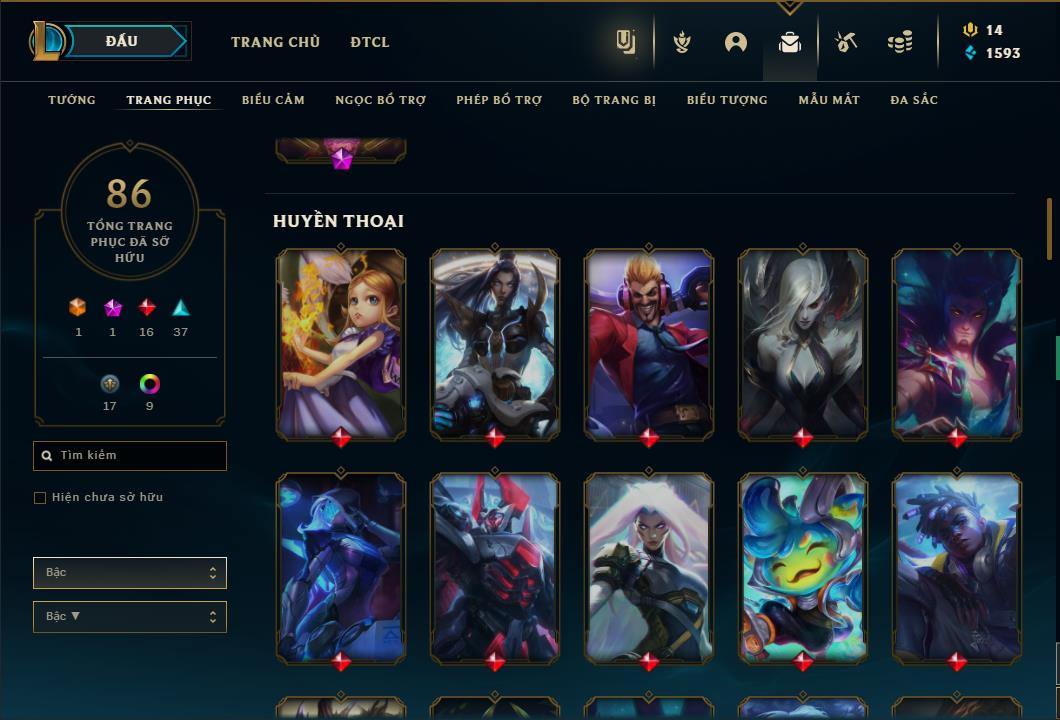Screen dimensions: 1060x720
Task: Pick the smiling yellow creature skin card
Action: (x=803, y=567)
